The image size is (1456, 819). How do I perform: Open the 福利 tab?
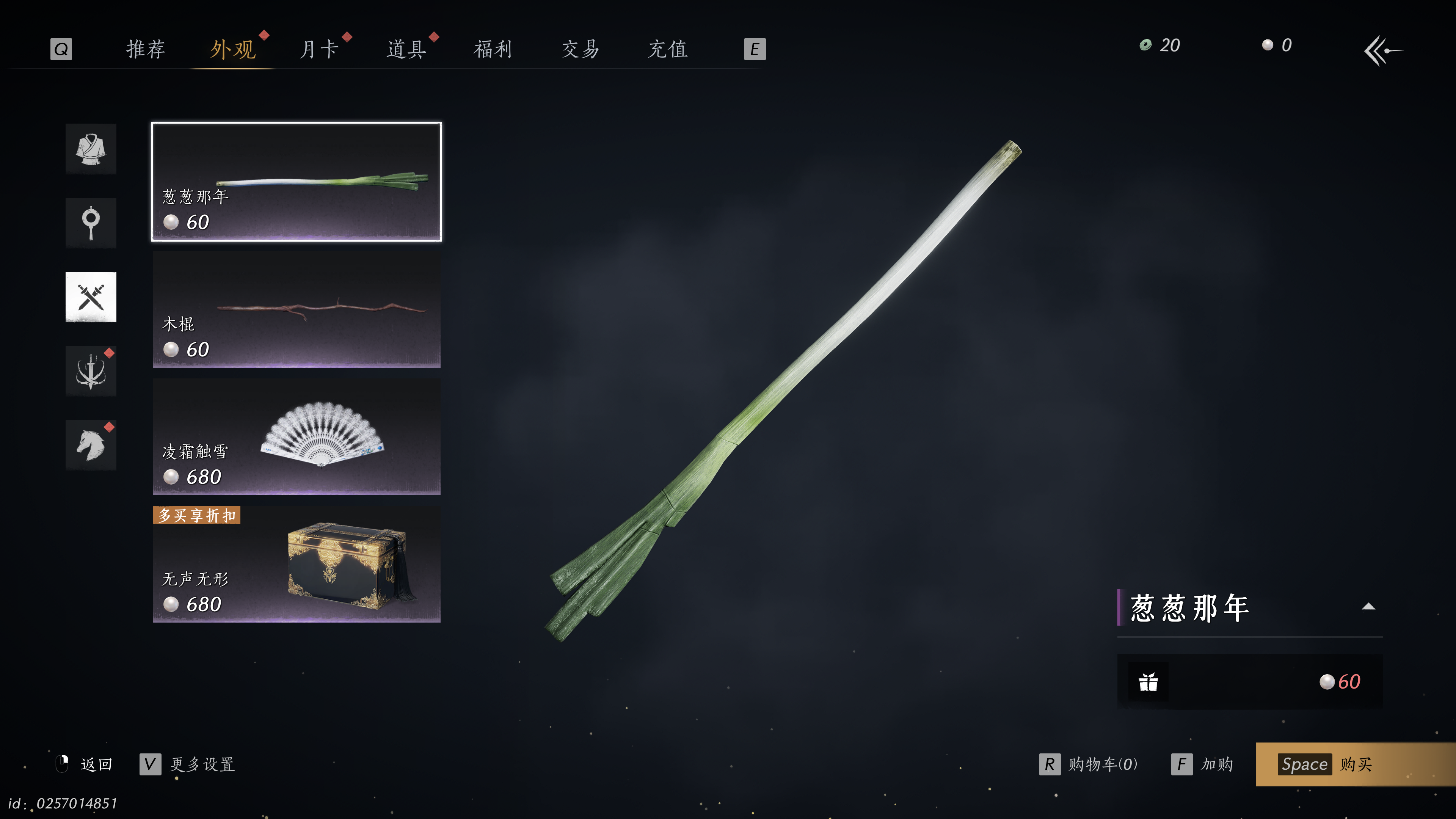tap(493, 49)
